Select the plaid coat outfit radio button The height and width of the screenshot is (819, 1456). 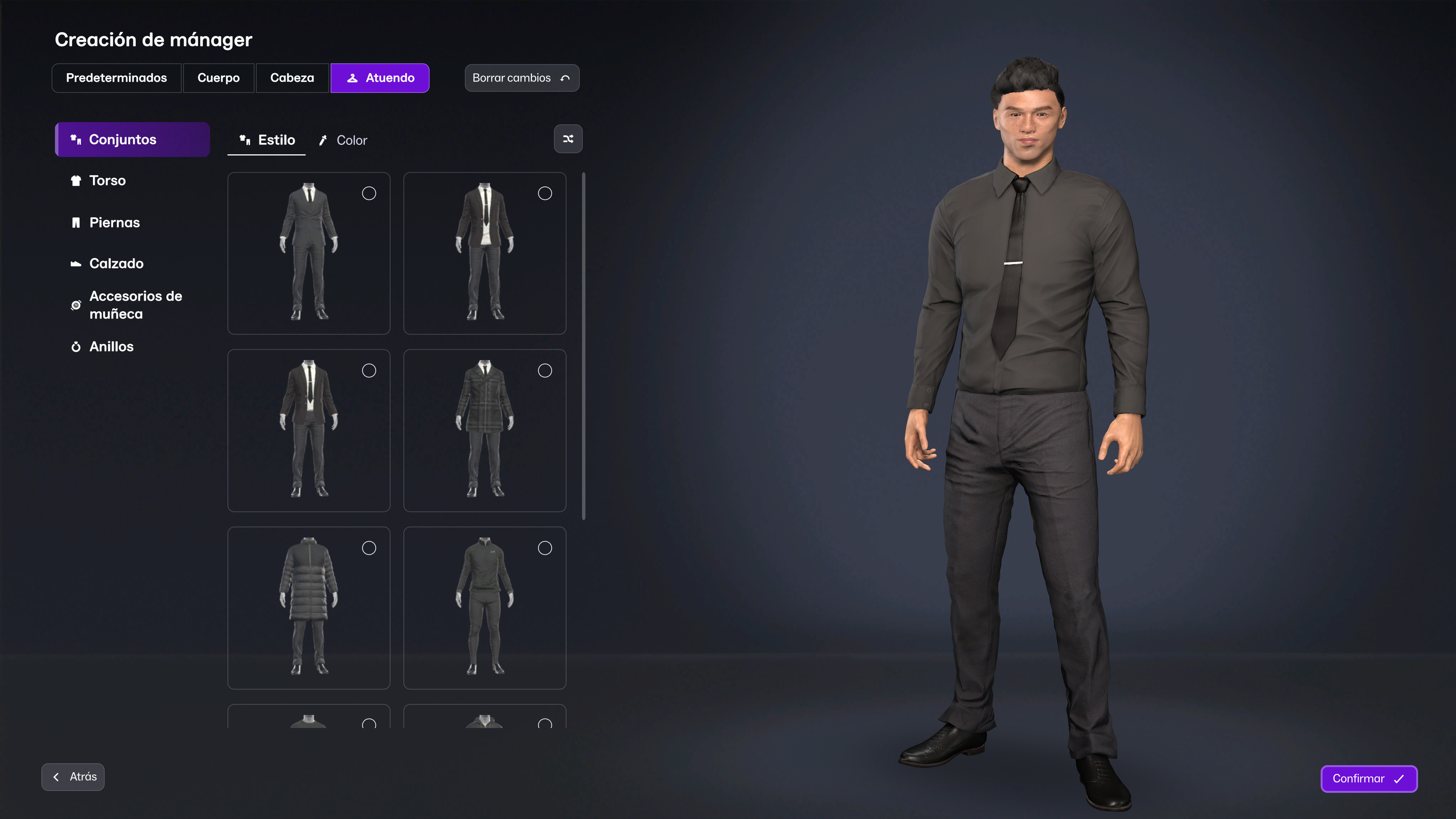545,370
